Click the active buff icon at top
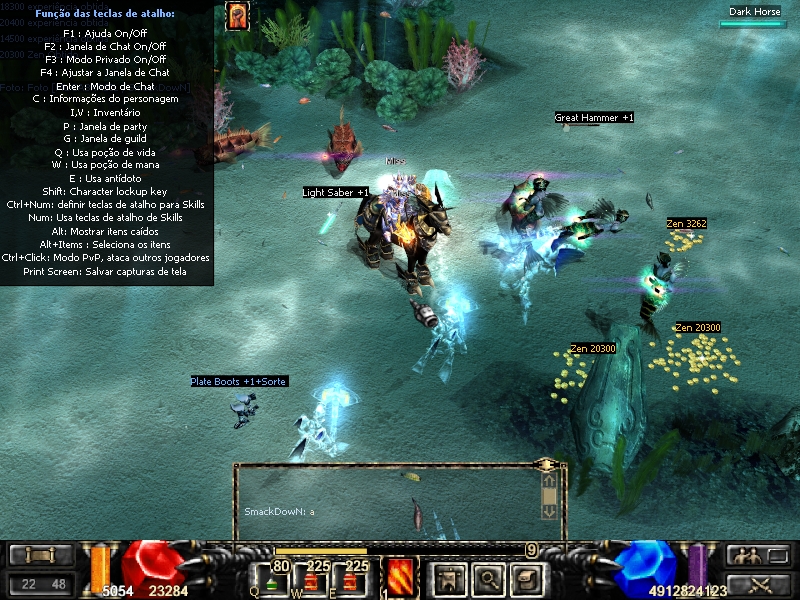Image resolution: width=800 pixels, height=600 pixels. pos(237,16)
